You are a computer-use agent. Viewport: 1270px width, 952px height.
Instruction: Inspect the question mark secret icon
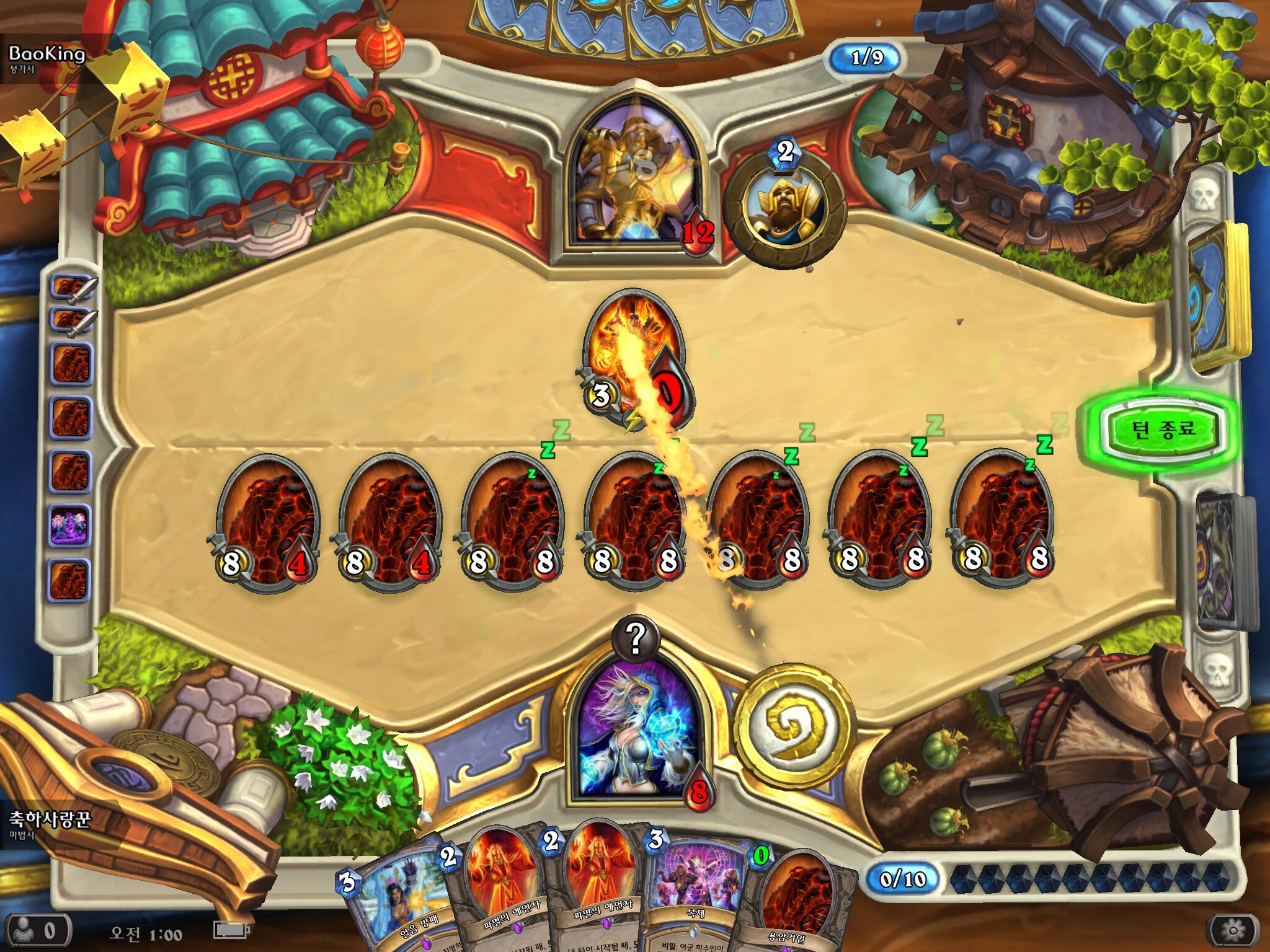coord(635,638)
